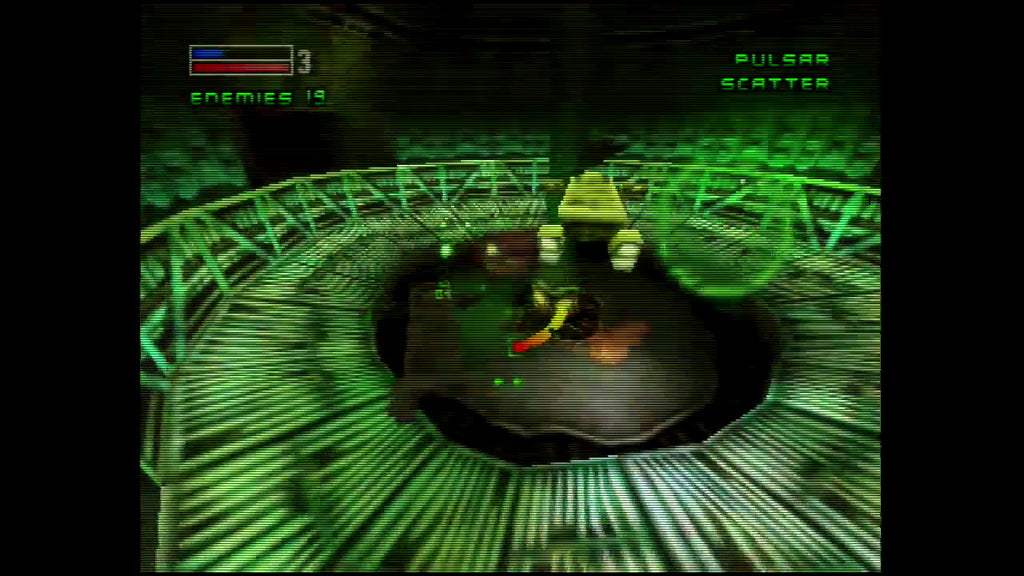Viewport: 1024px width, 576px height.
Task: Choose the SCATTER weapon label
Action: point(775,84)
